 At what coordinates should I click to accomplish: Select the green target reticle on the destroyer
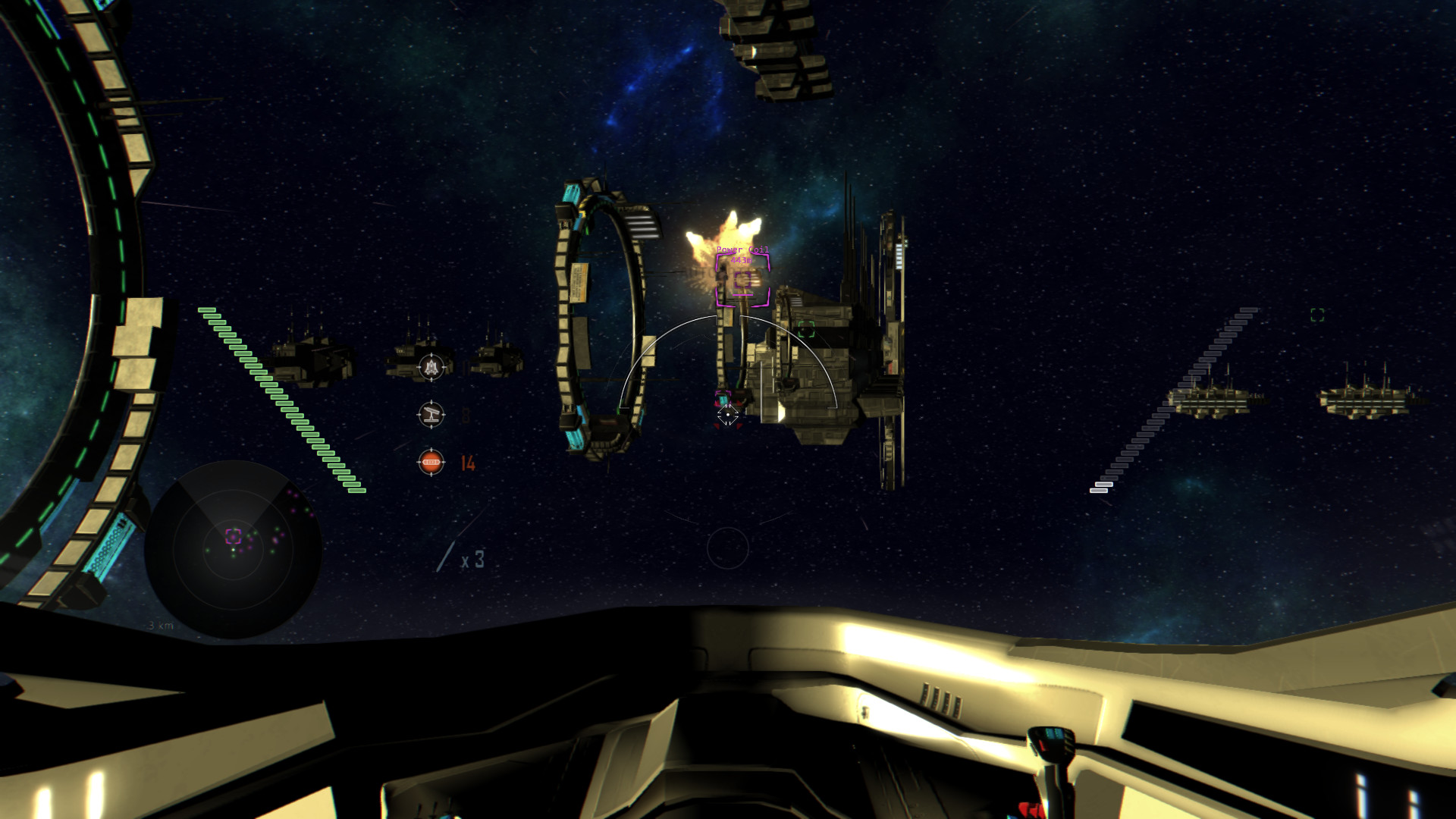coord(806,329)
